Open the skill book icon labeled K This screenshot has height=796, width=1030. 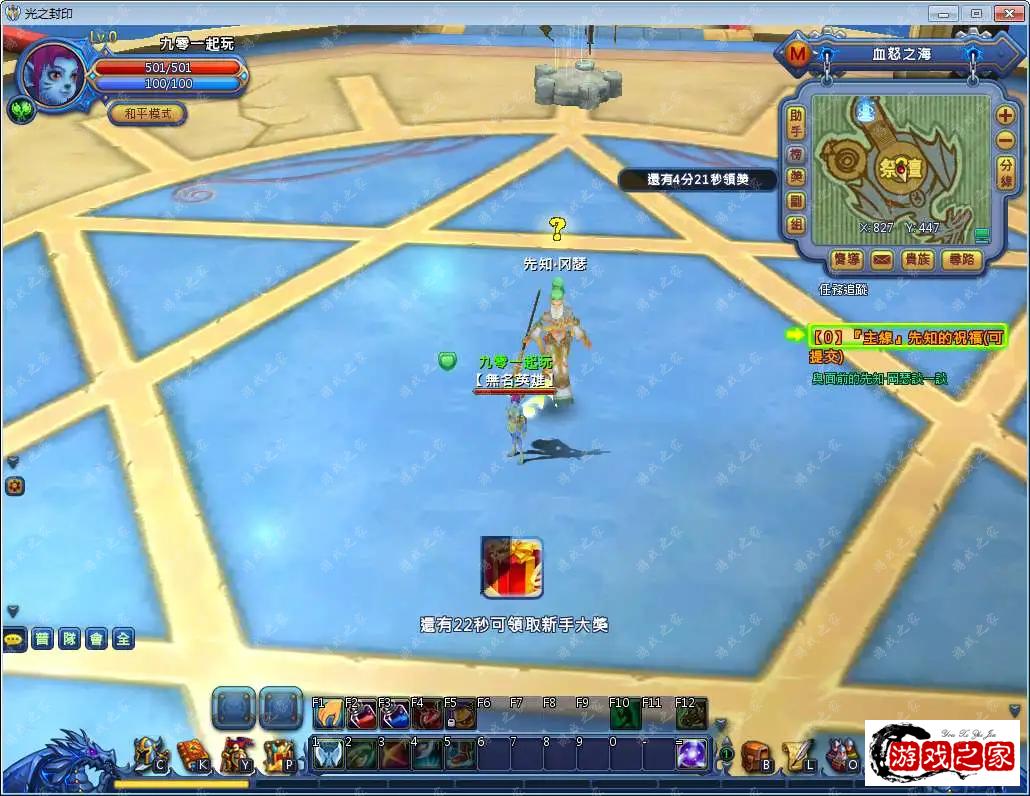tap(192, 754)
